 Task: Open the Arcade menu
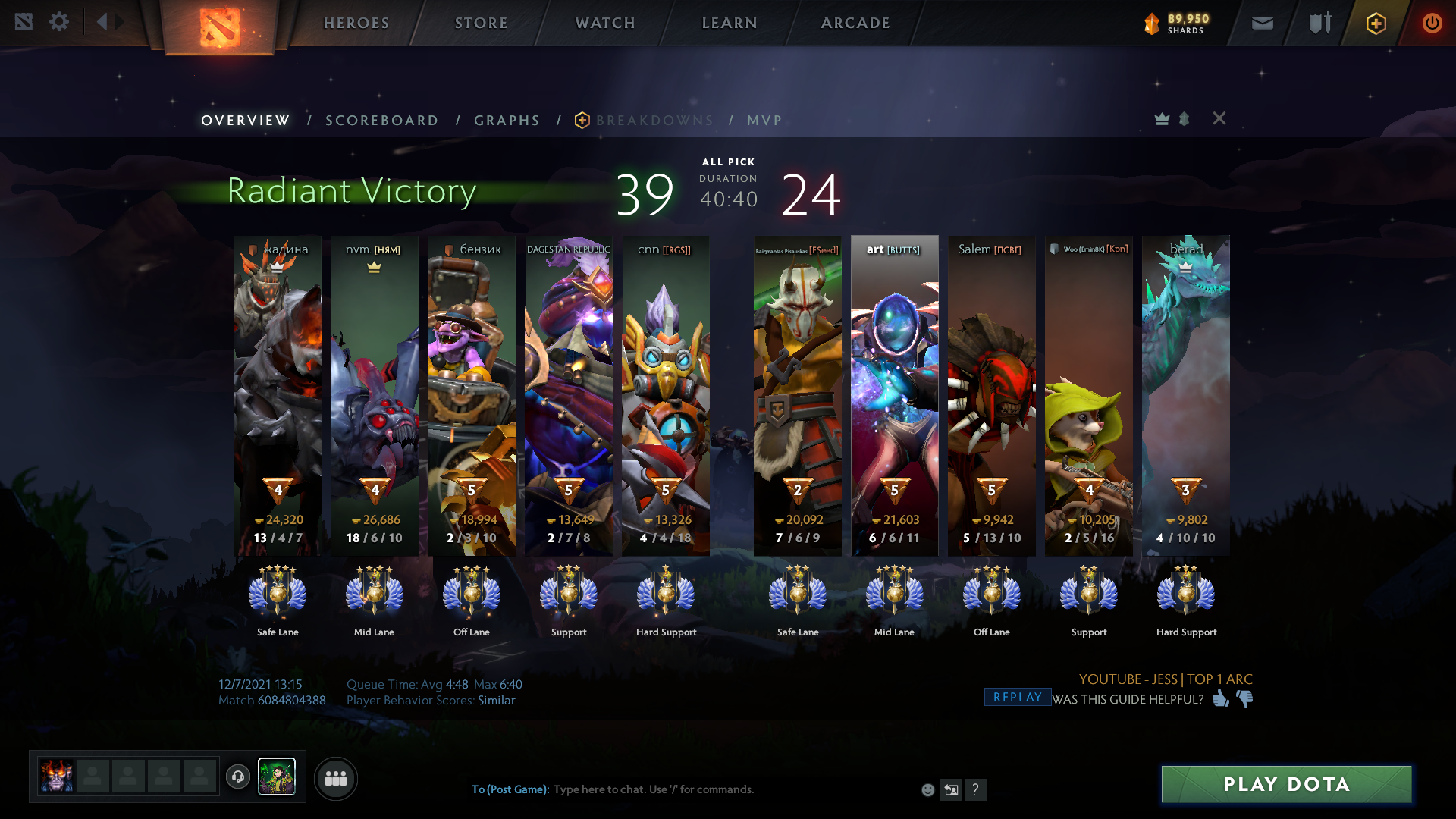coord(855,23)
